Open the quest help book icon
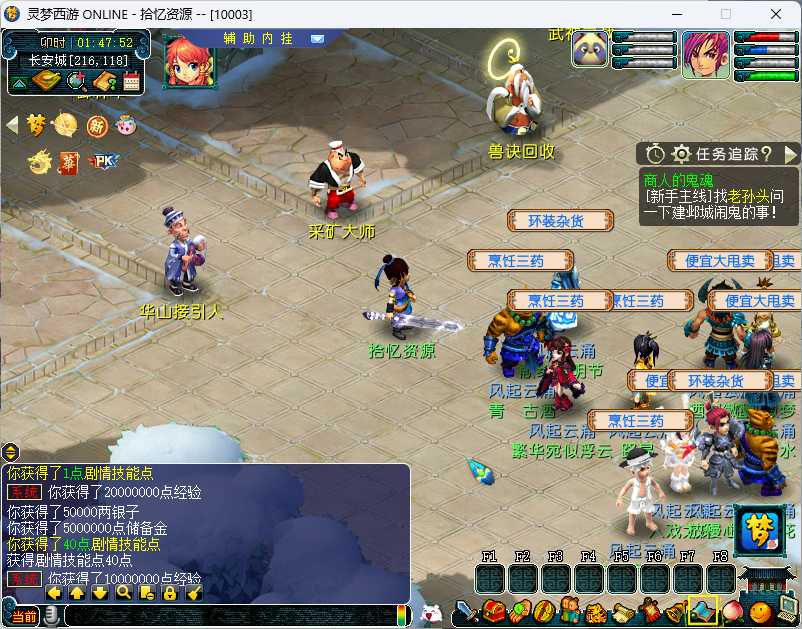The height and width of the screenshot is (629, 802). (104, 81)
